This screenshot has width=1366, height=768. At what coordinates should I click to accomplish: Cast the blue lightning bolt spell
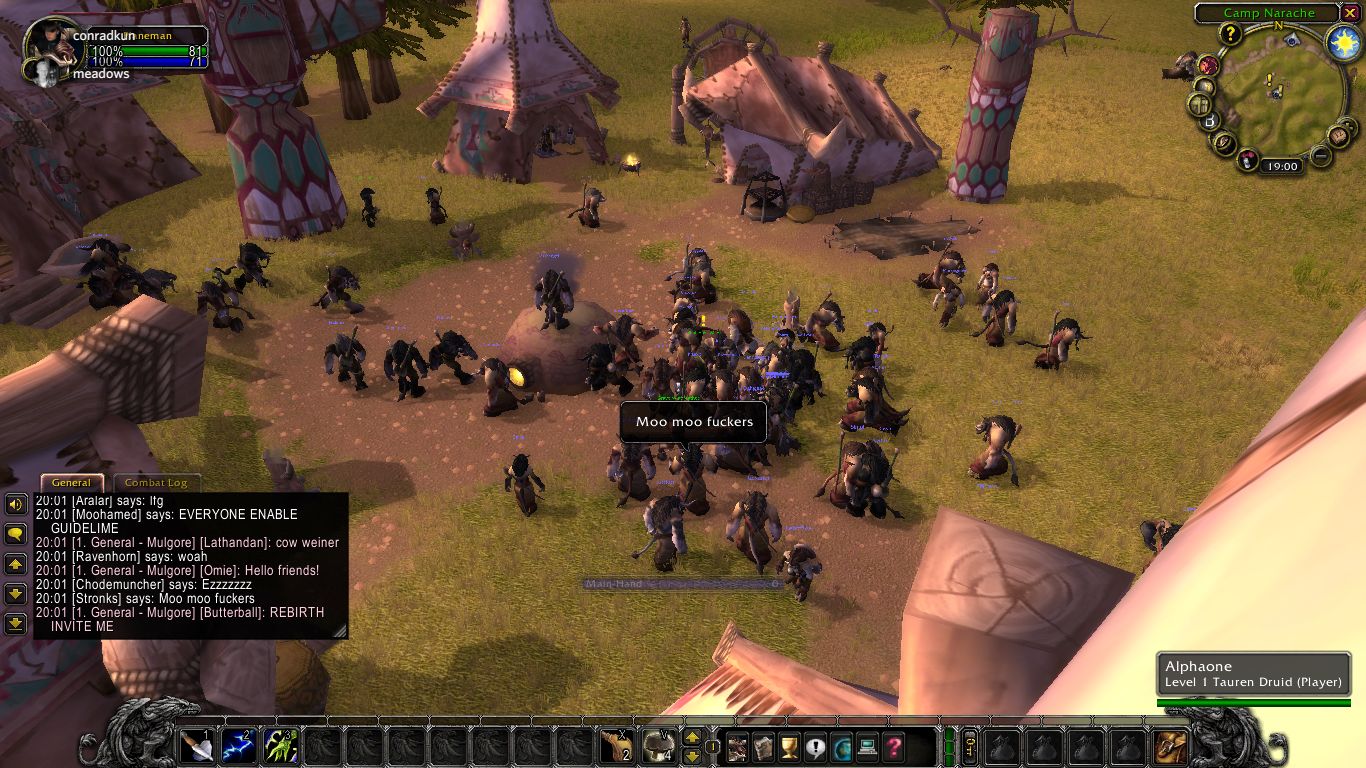tap(239, 746)
